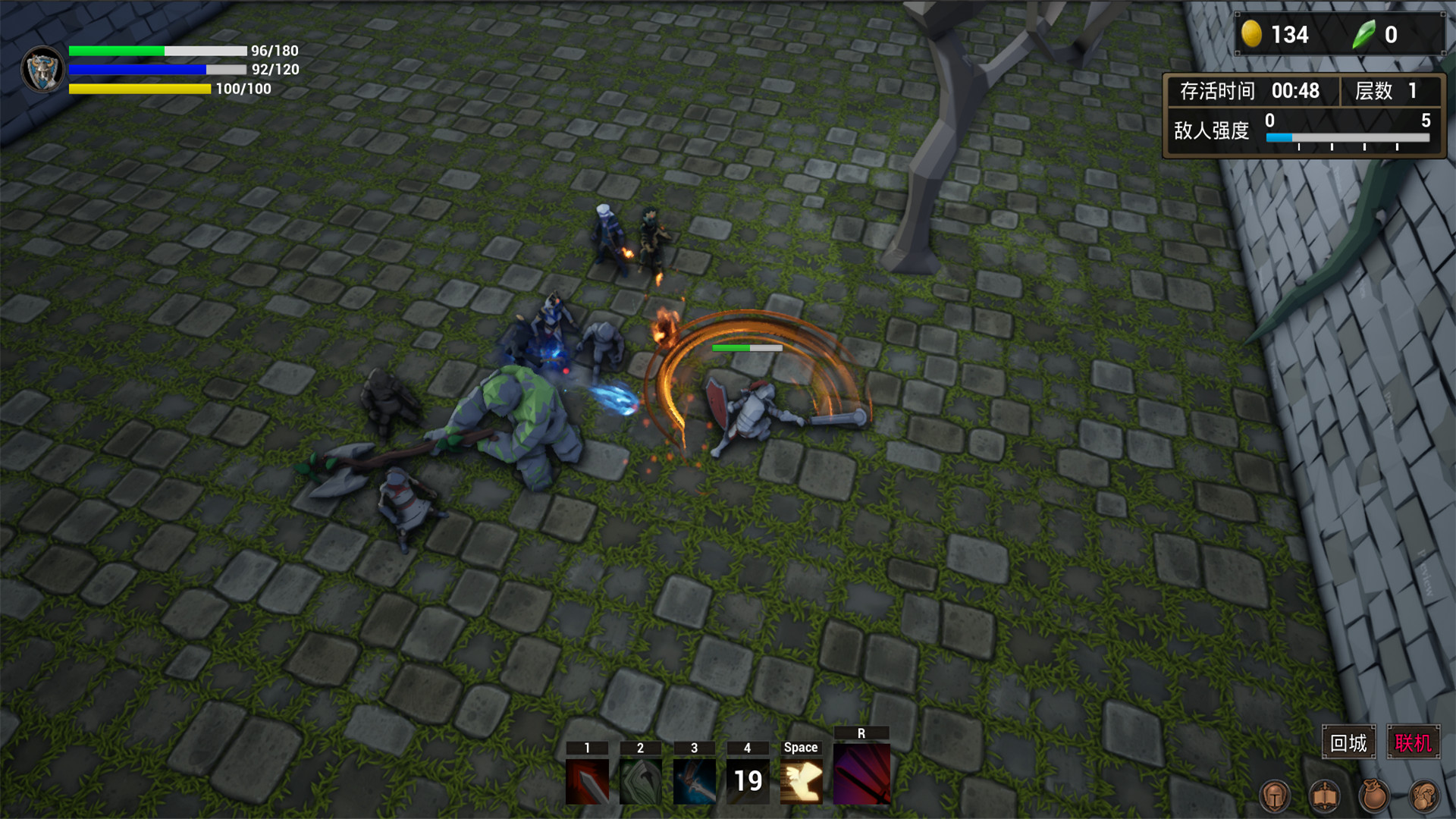Screen dimensions: 1456x819
Task: Trigger the R ultimate sword ability
Action: pyautogui.click(x=860, y=775)
